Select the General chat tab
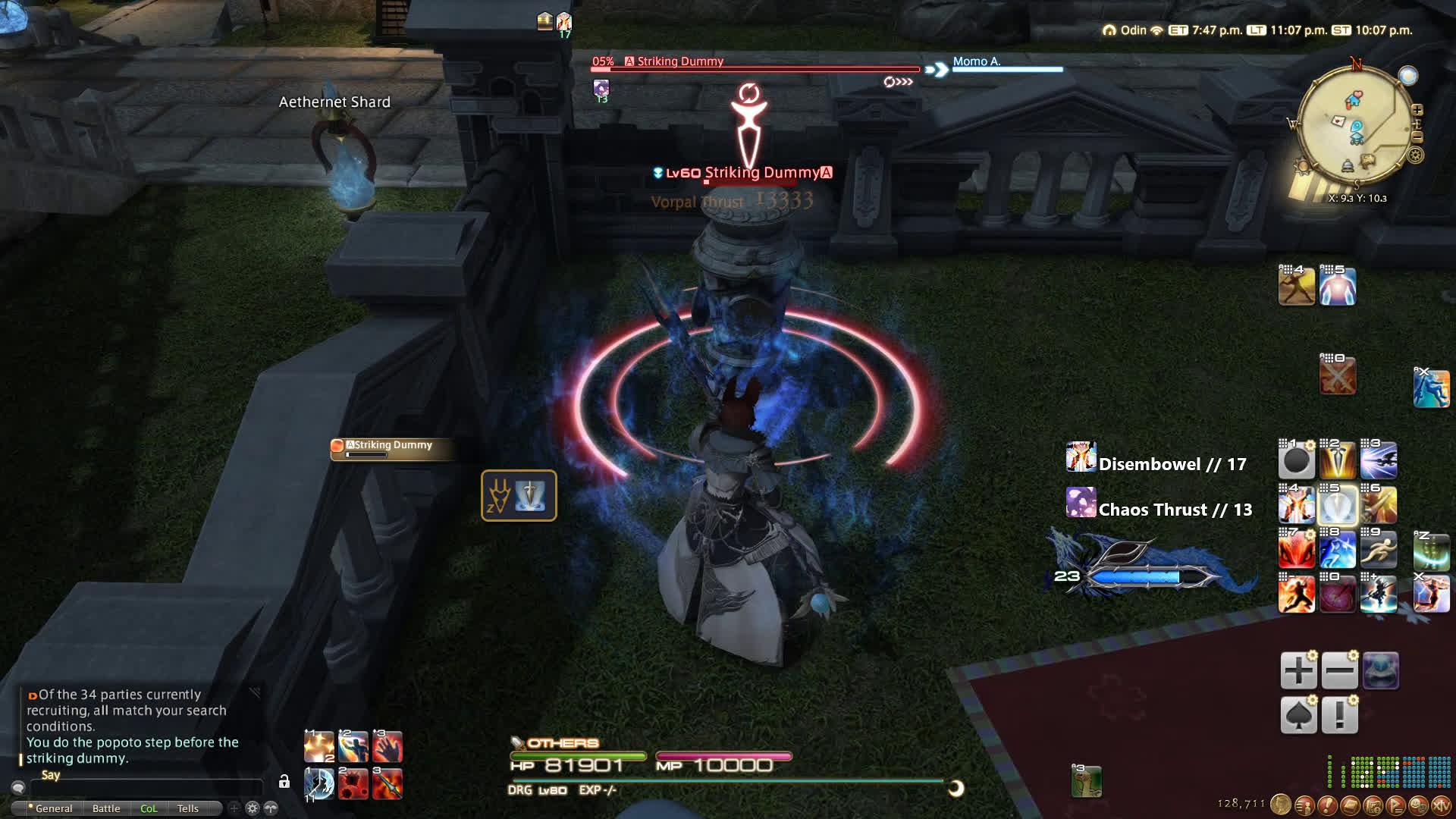Viewport: 1456px width, 819px height. pos(53,808)
